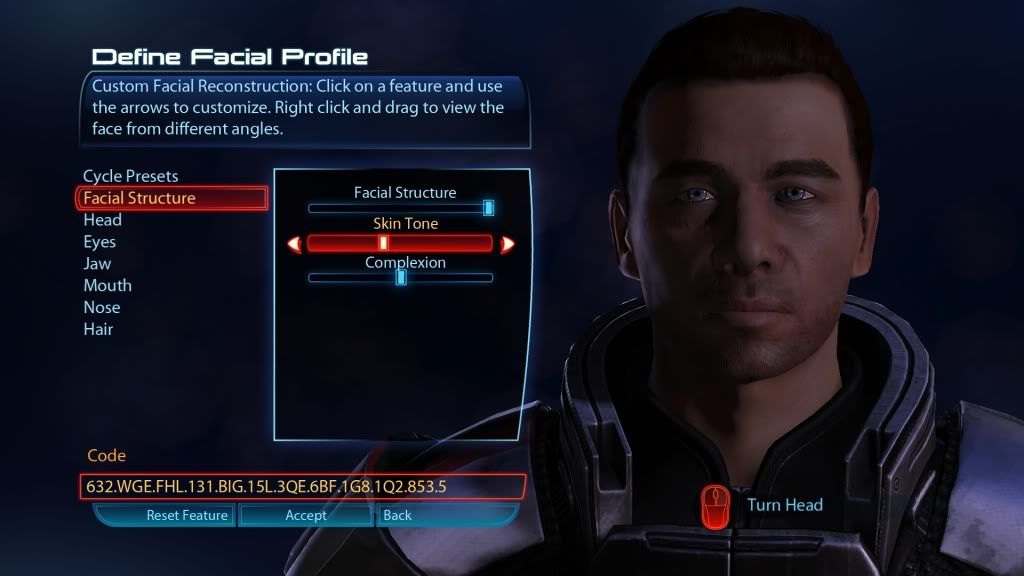Decrease Skin Tone with left arrow
This screenshot has height=576, width=1024.
(294, 243)
